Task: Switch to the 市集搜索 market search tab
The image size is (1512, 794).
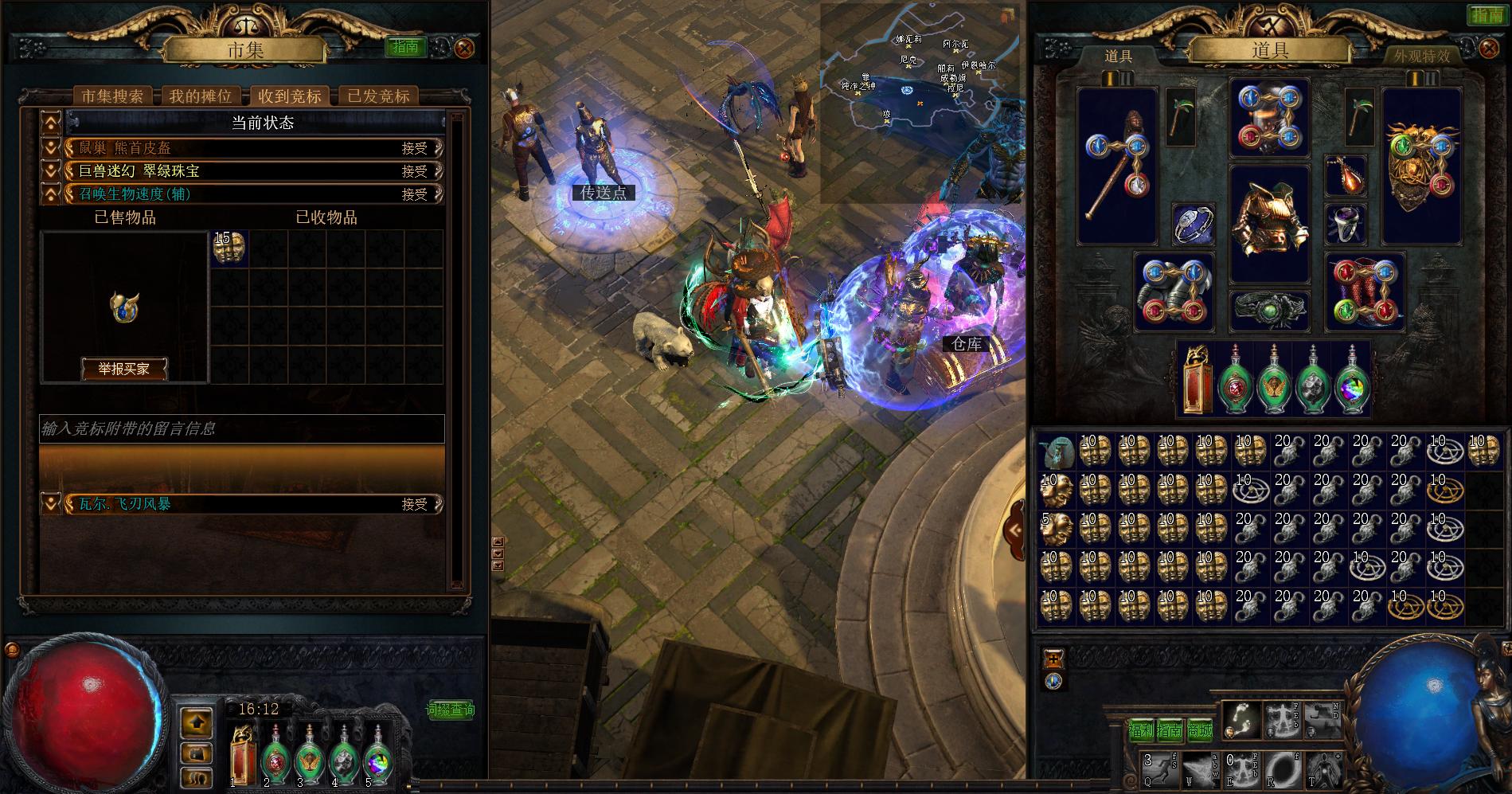Action: click(112, 96)
